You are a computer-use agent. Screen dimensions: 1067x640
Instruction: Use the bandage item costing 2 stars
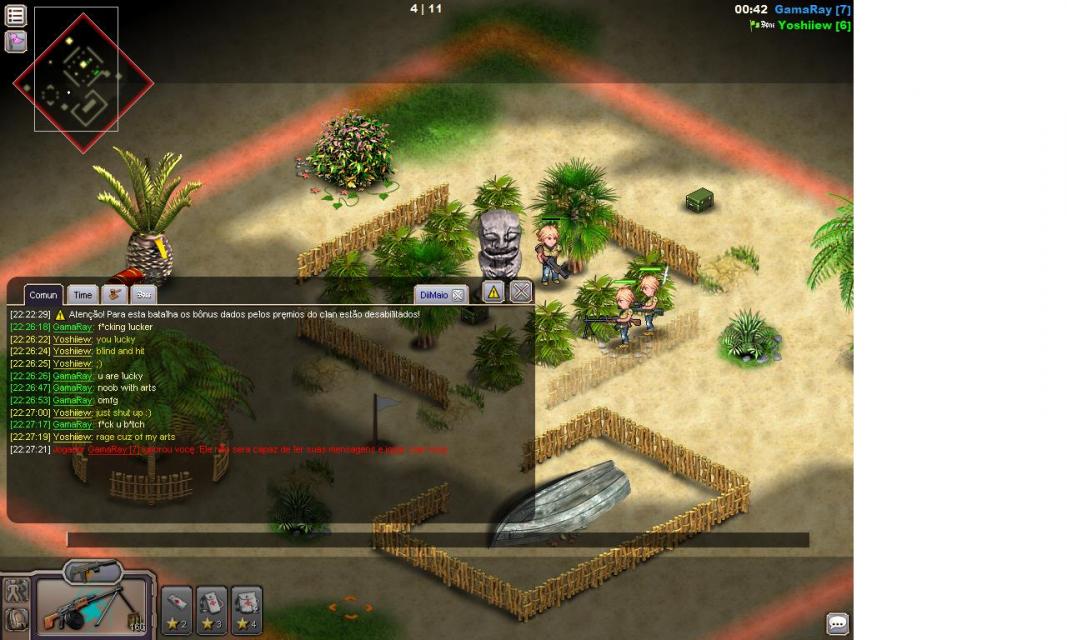(x=176, y=610)
